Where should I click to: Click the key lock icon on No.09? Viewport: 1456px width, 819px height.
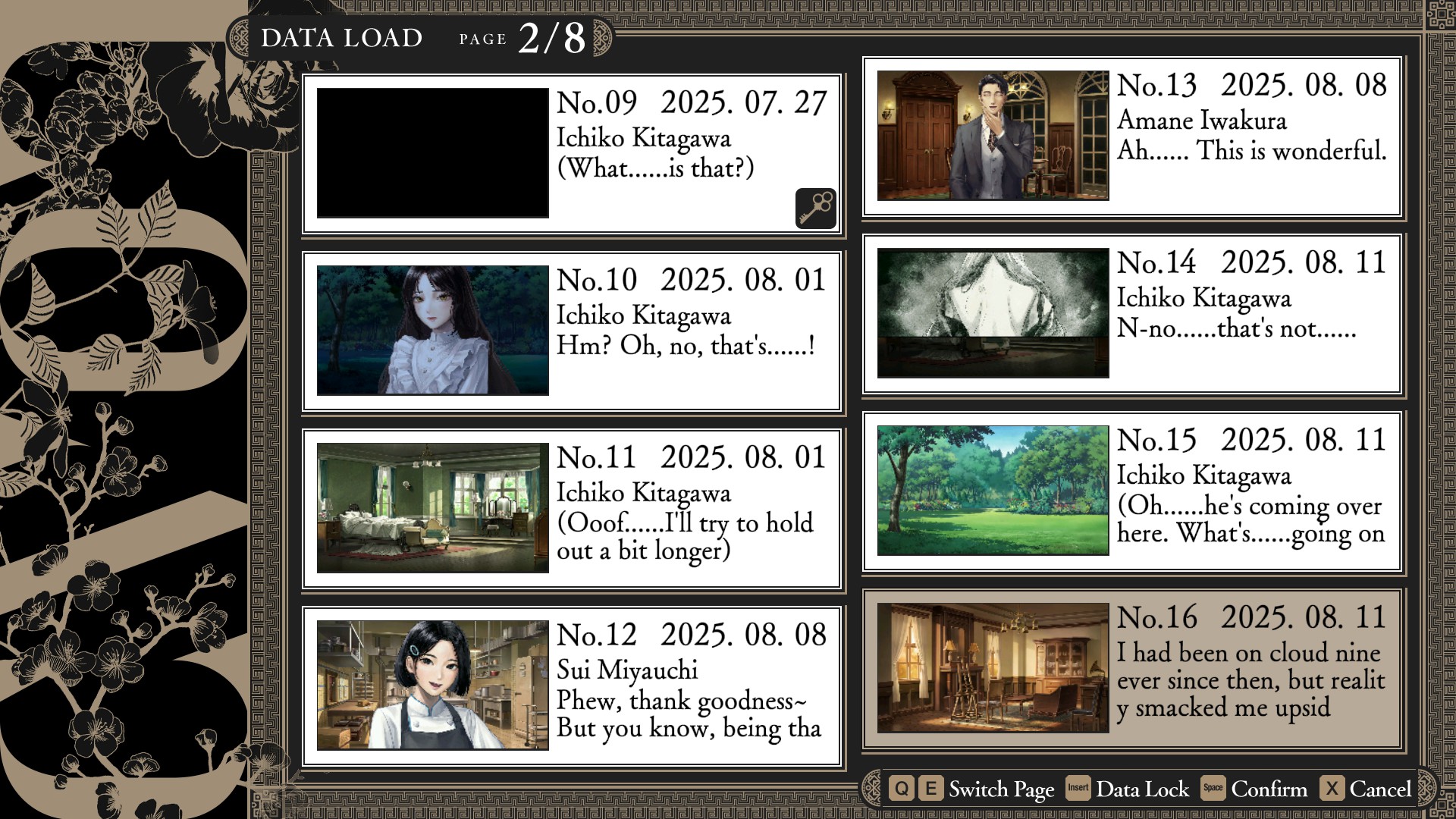(815, 208)
